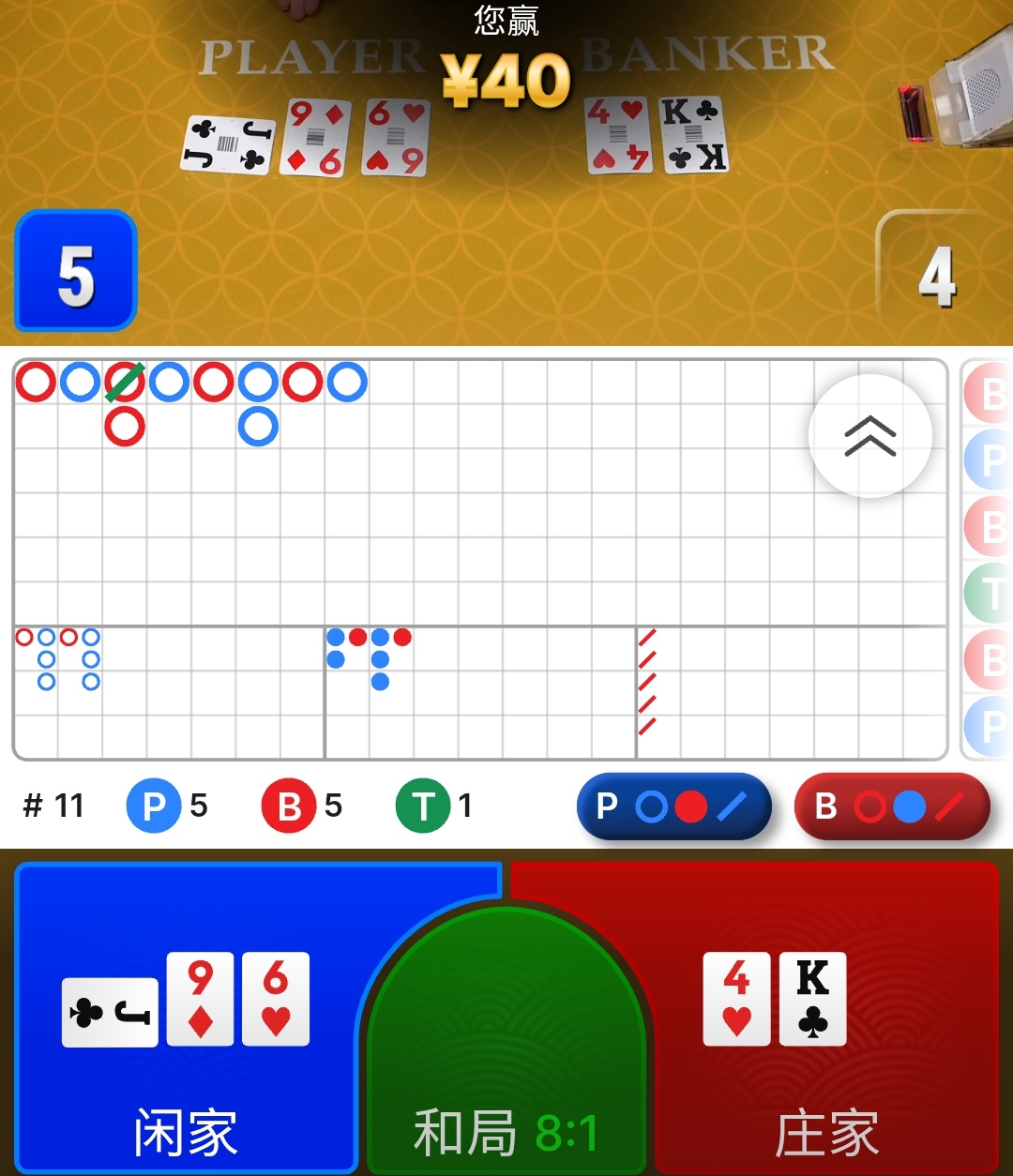Open the bead road scoreboard grid
Image resolution: width=1013 pixels, height=1176 pixels.
(987, 559)
